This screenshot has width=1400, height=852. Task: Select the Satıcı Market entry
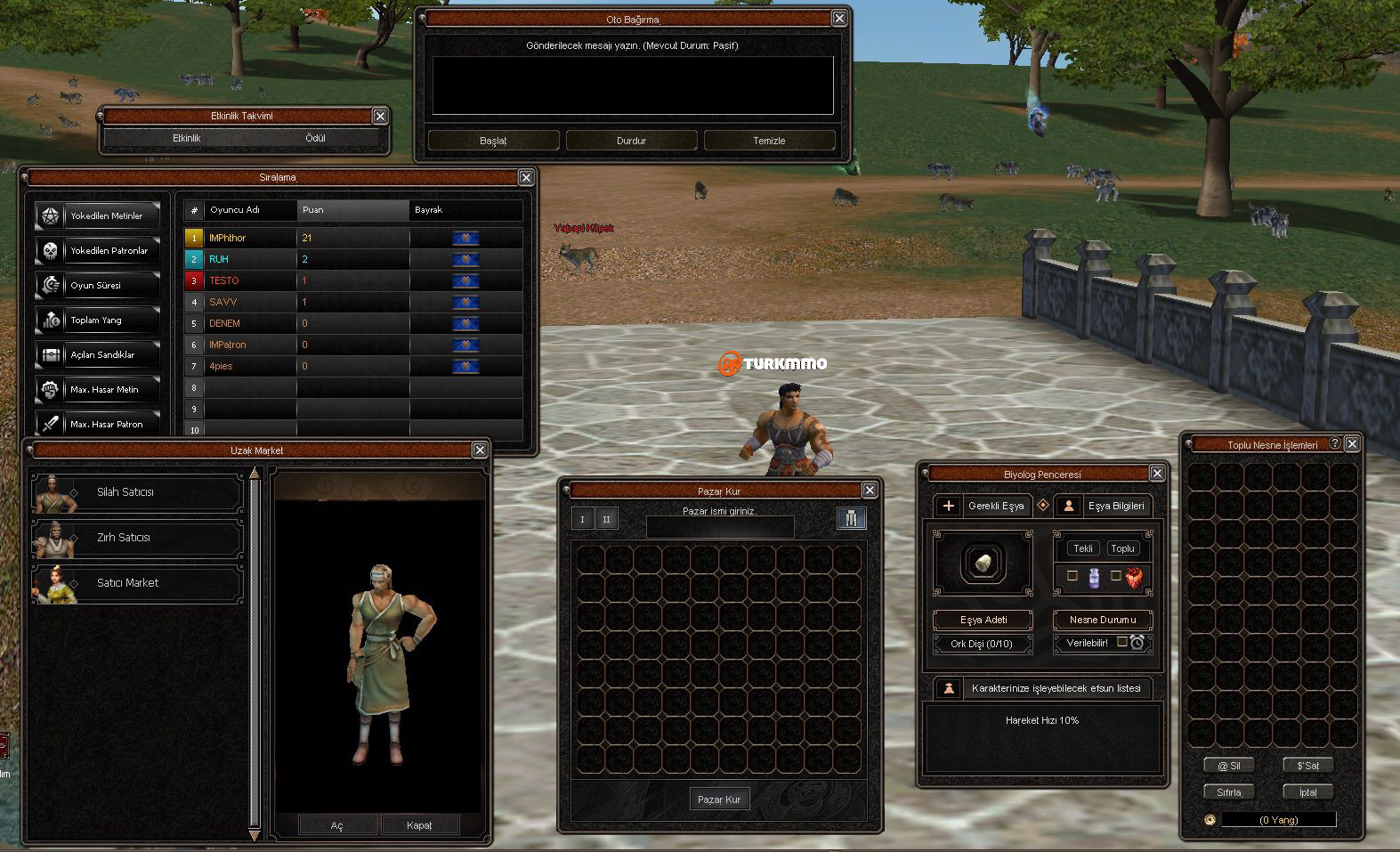pos(137,583)
